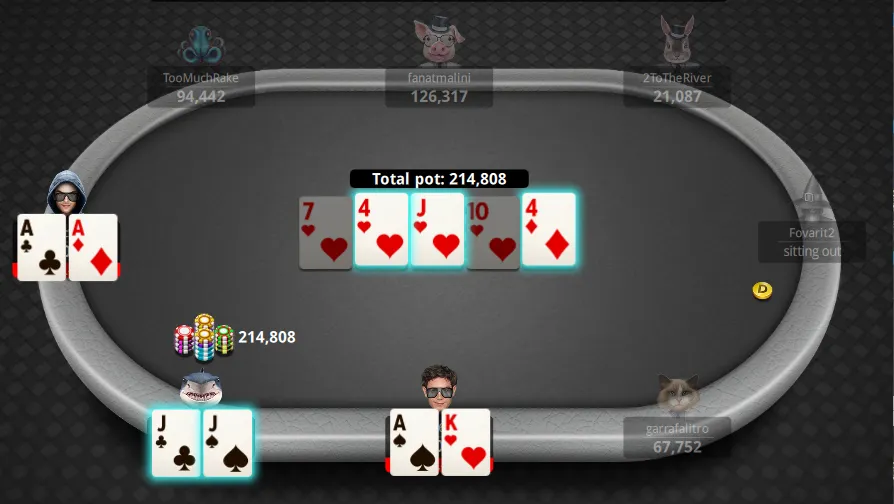894x504 pixels.
Task: Choose the dark-haired sunglasses man avatar
Action: 439,386
